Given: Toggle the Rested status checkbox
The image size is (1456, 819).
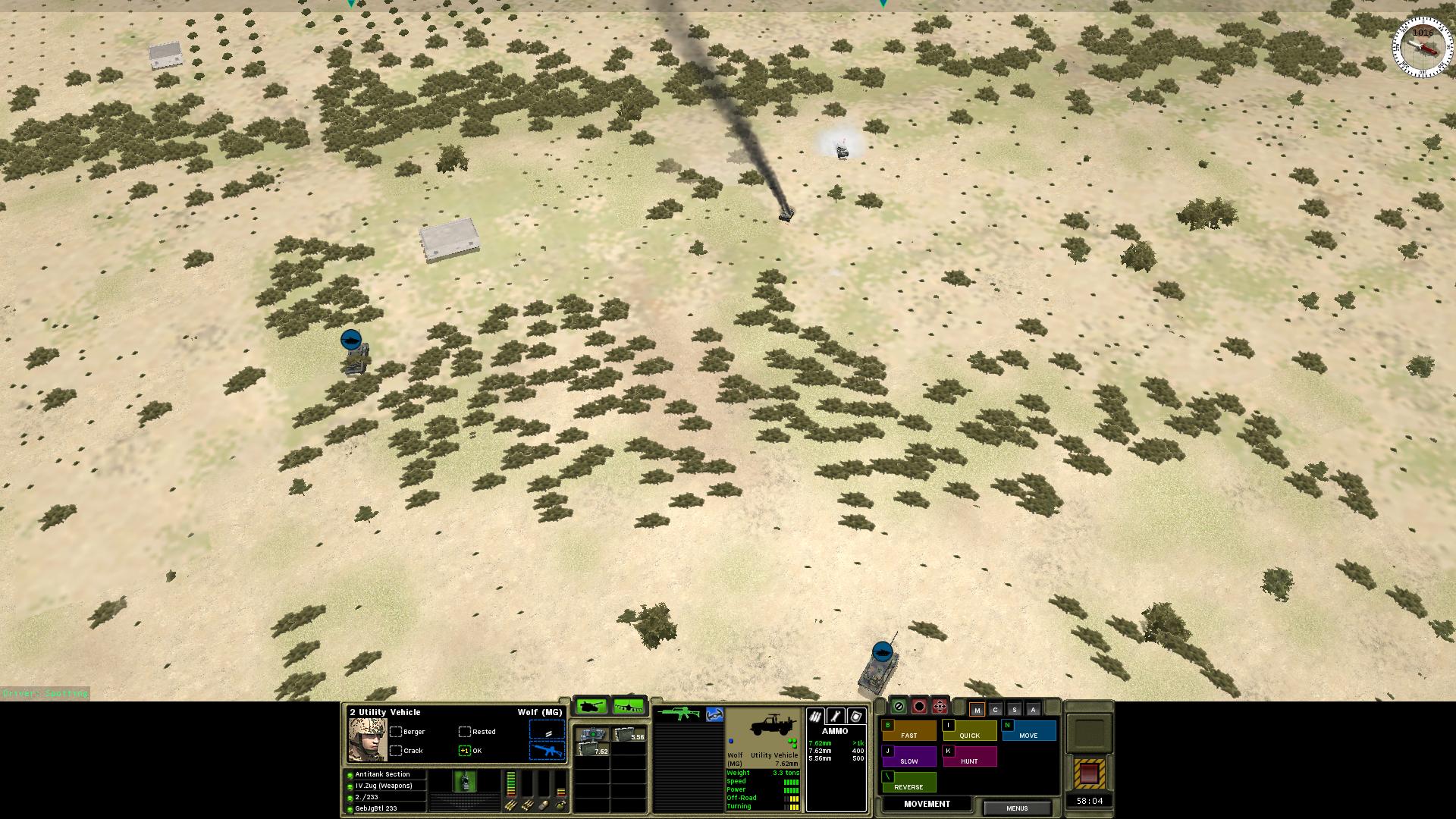Looking at the screenshot, I should [x=465, y=732].
